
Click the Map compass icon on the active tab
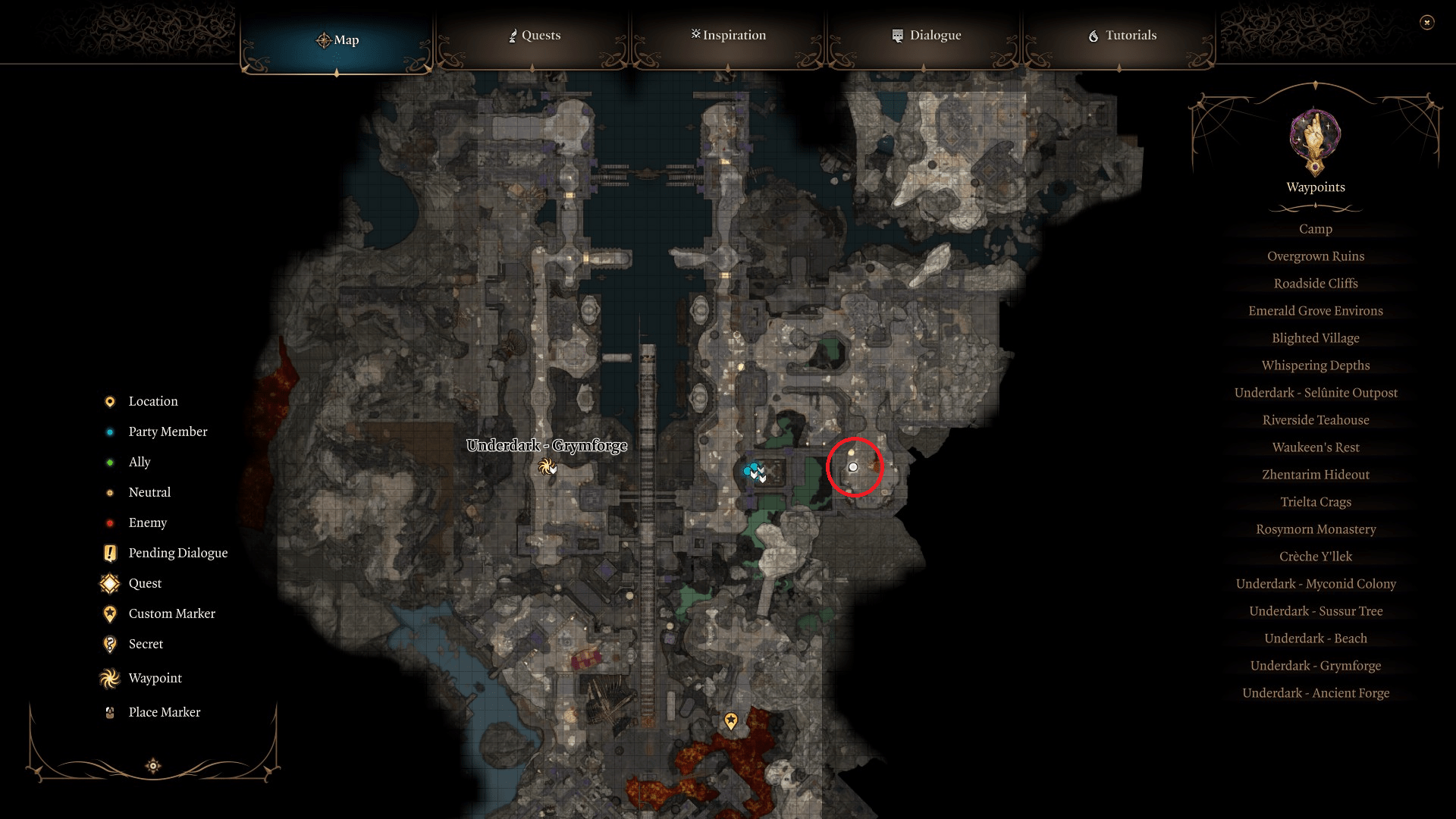click(x=325, y=39)
